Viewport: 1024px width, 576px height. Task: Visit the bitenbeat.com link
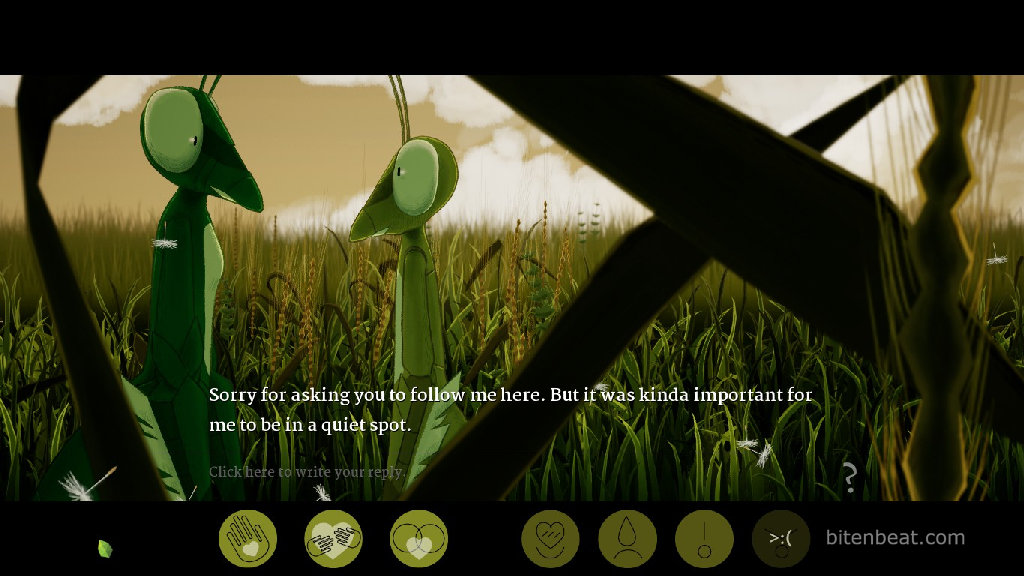[x=895, y=538]
